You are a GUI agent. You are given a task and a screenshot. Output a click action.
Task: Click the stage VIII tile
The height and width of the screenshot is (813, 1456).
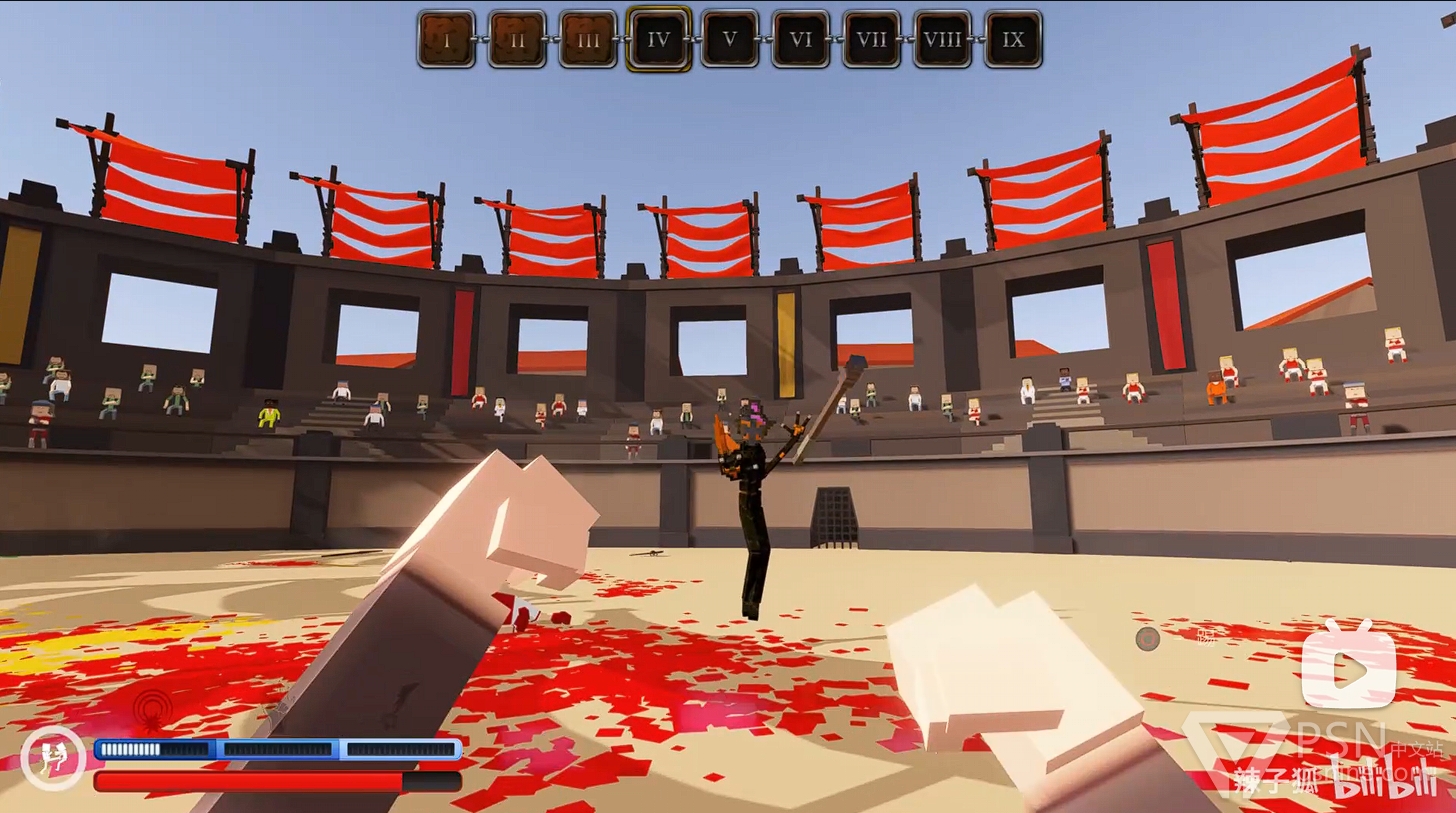pos(942,39)
